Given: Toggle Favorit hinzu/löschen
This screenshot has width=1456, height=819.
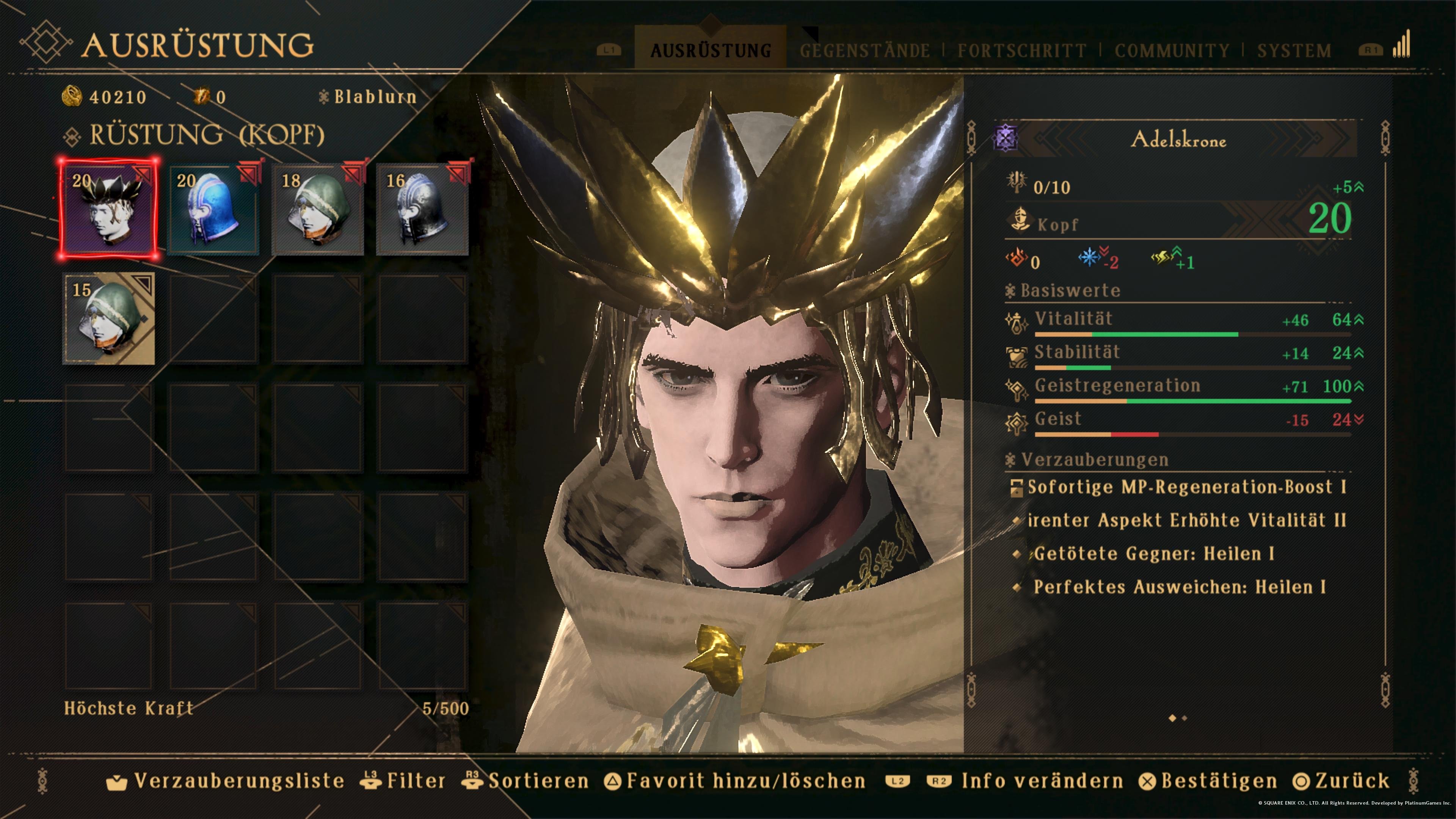Looking at the screenshot, I should point(735,781).
